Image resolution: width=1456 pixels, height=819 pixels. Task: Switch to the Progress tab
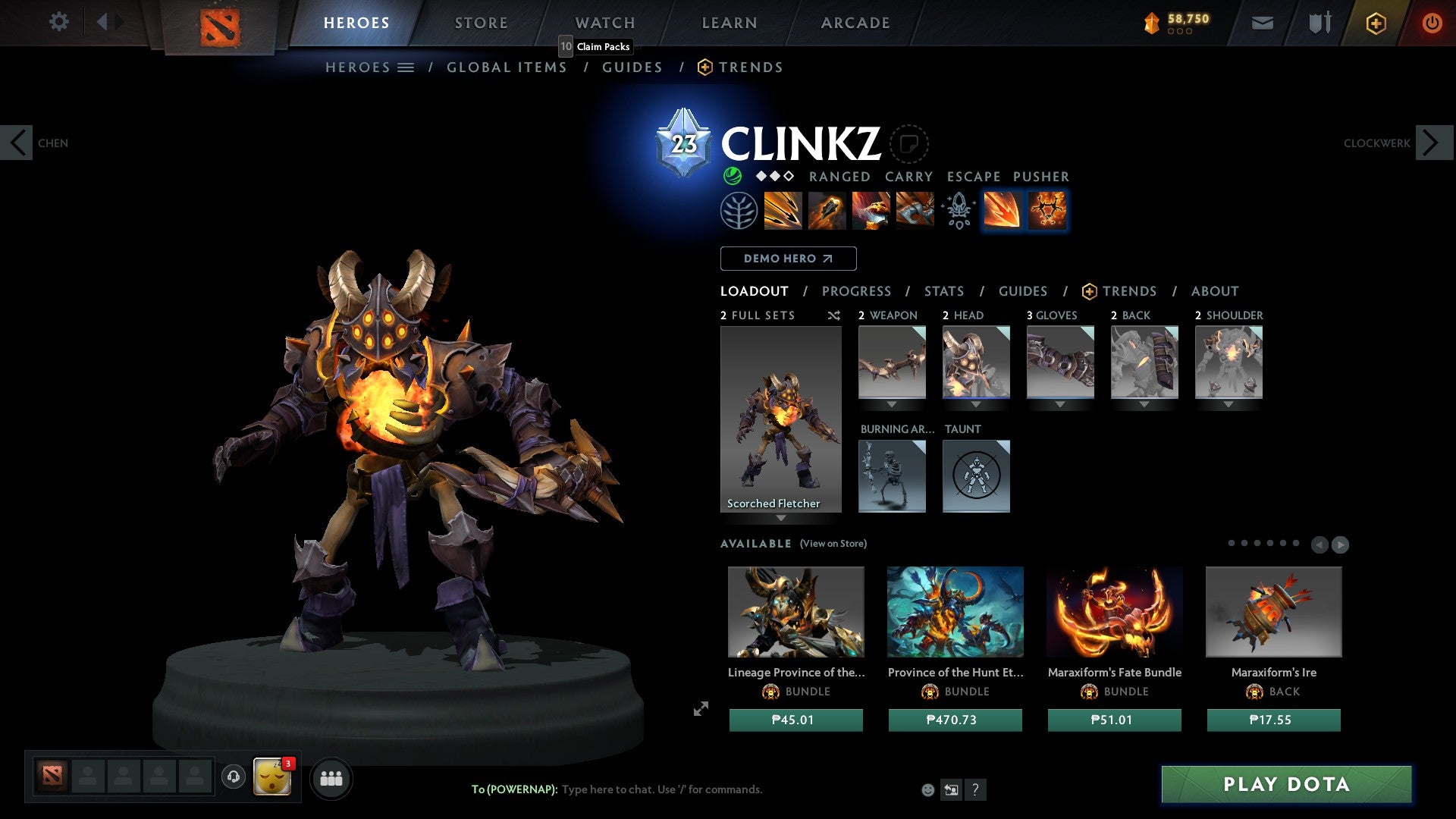(857, 291)
